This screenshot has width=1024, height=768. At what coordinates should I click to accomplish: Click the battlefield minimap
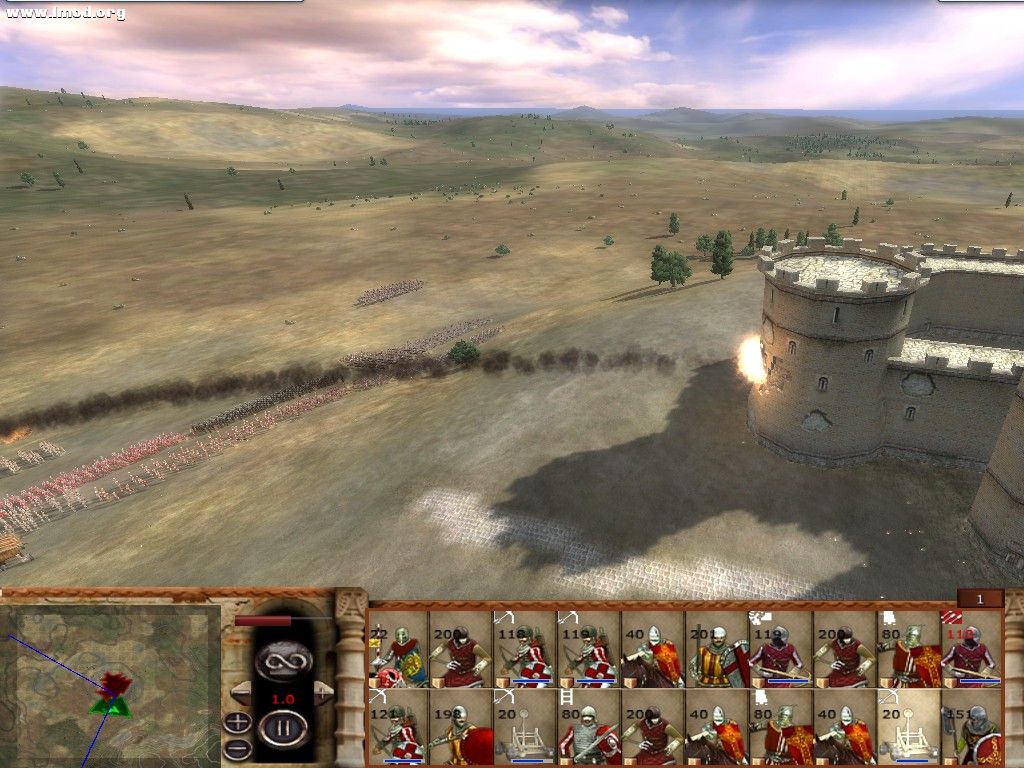click(109, 684)
